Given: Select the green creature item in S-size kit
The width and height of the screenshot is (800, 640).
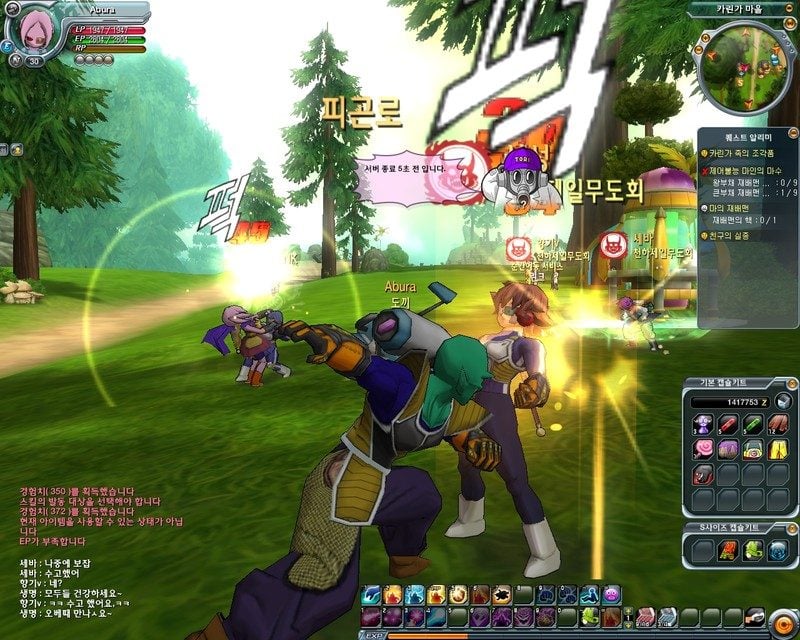Looking at the screenshot, I should 752,549.
